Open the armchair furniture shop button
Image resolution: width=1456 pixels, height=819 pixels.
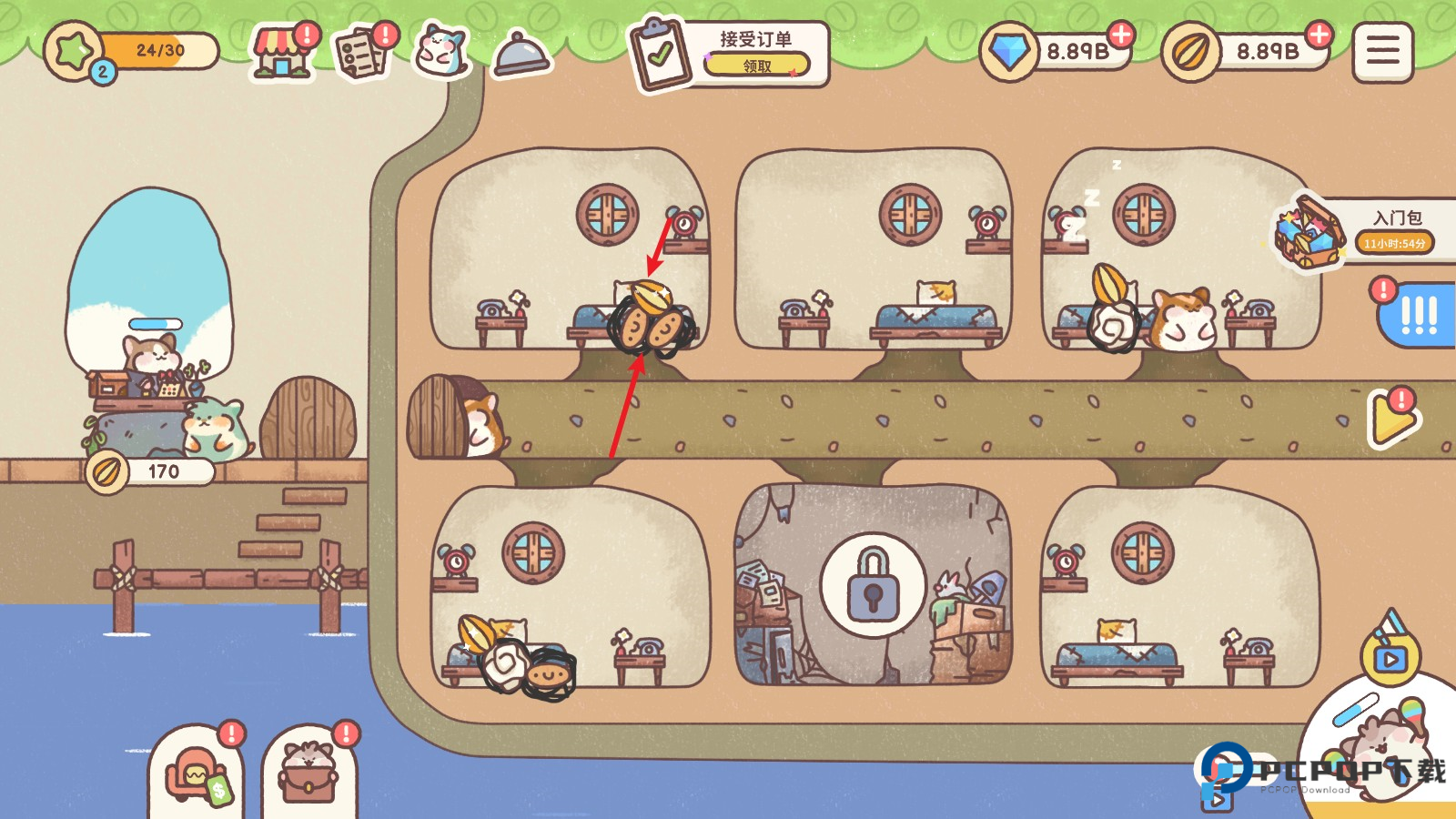pos(196,776)
